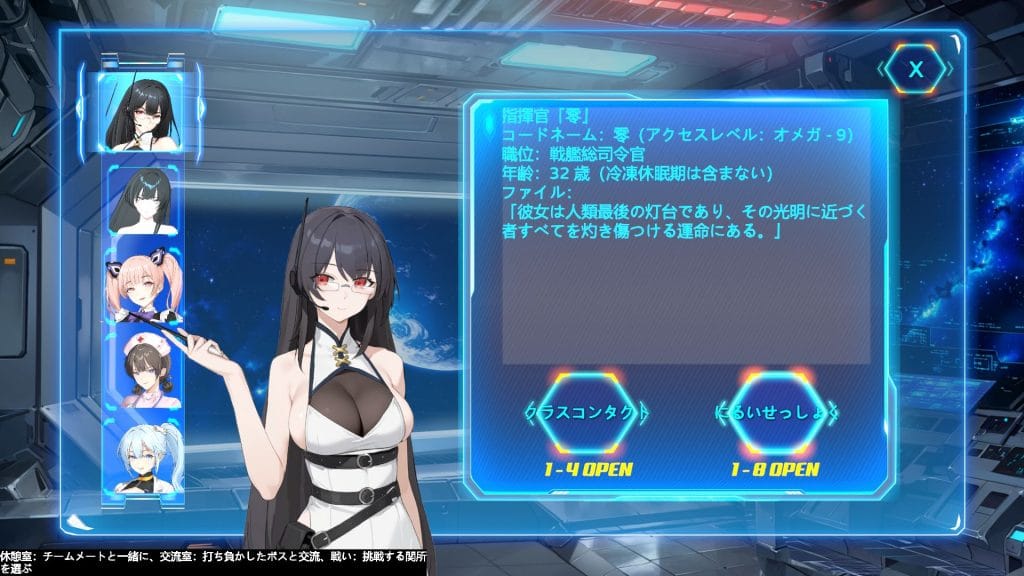The height and width of the screenshot is (576, 1024).
Task: Open the 1-4 OPEN hexagon button
Action: click(x=588, y=412)
